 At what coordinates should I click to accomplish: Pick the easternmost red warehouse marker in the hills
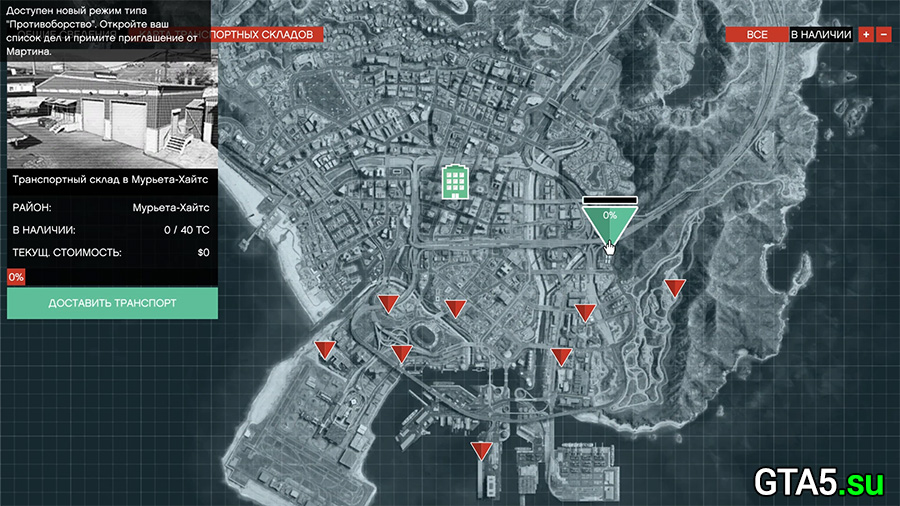pos(675,288)
